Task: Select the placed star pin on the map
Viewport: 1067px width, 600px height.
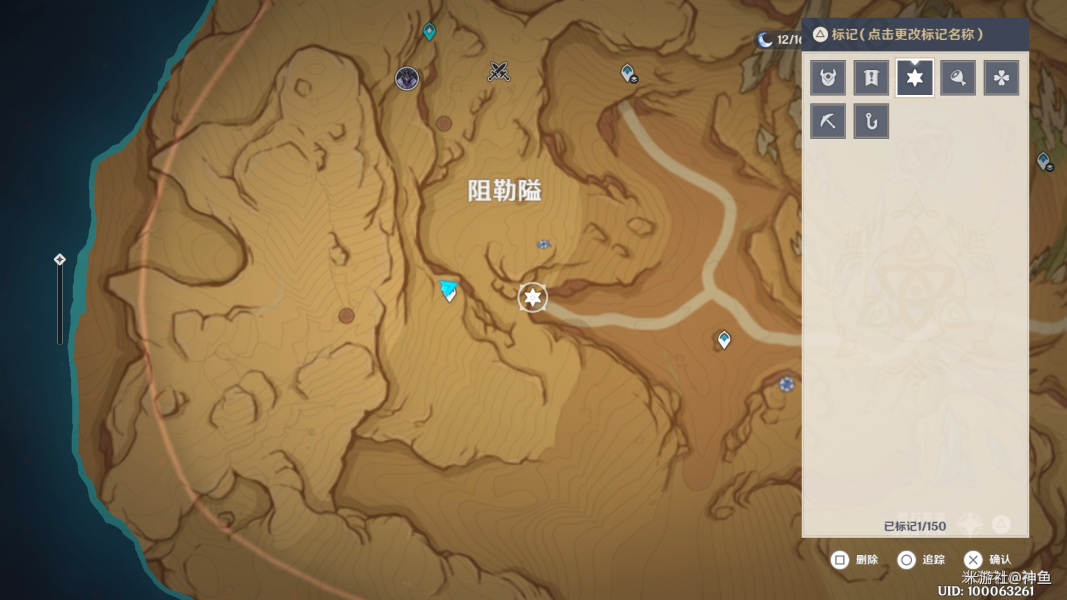Action: [x=533, y=297]
